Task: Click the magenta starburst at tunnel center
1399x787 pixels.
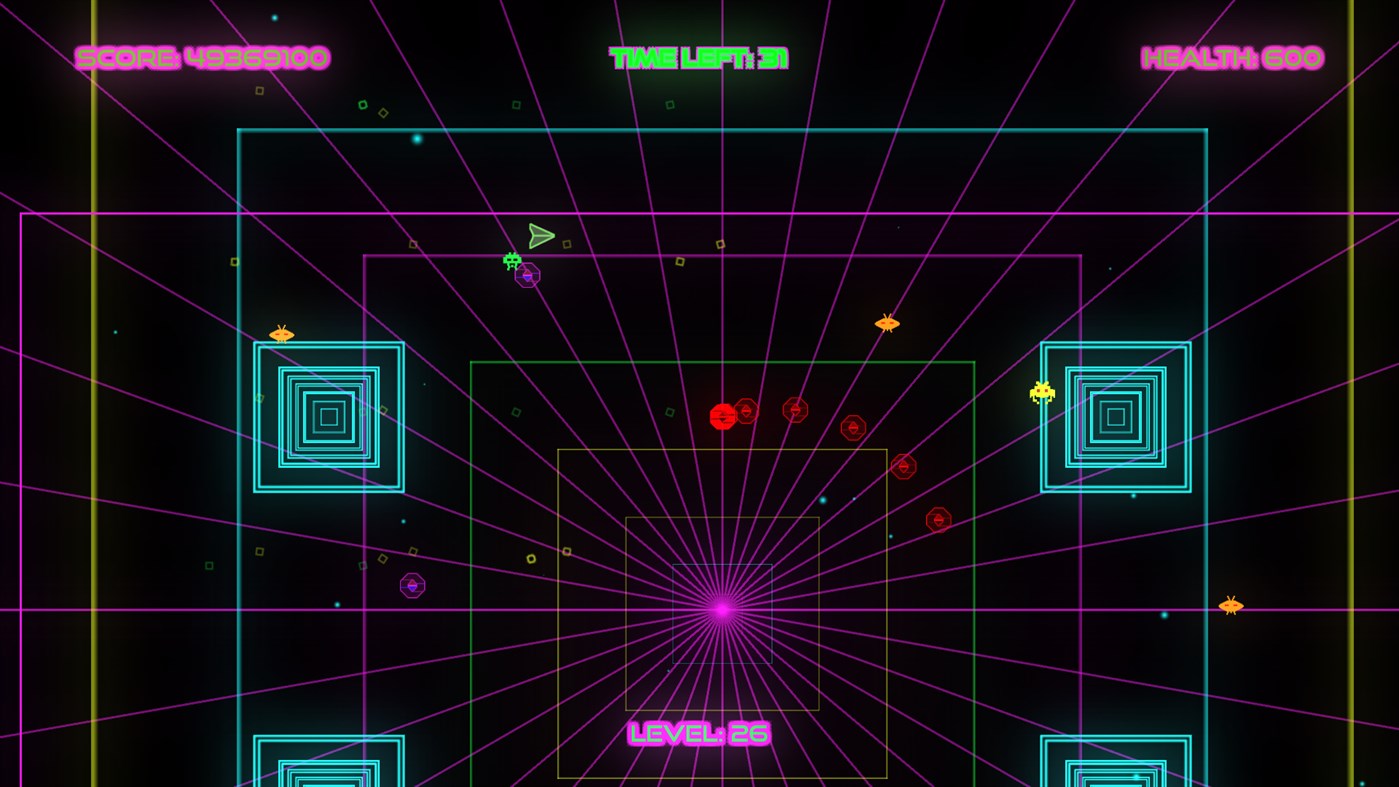Action: [x=720, y=608]
